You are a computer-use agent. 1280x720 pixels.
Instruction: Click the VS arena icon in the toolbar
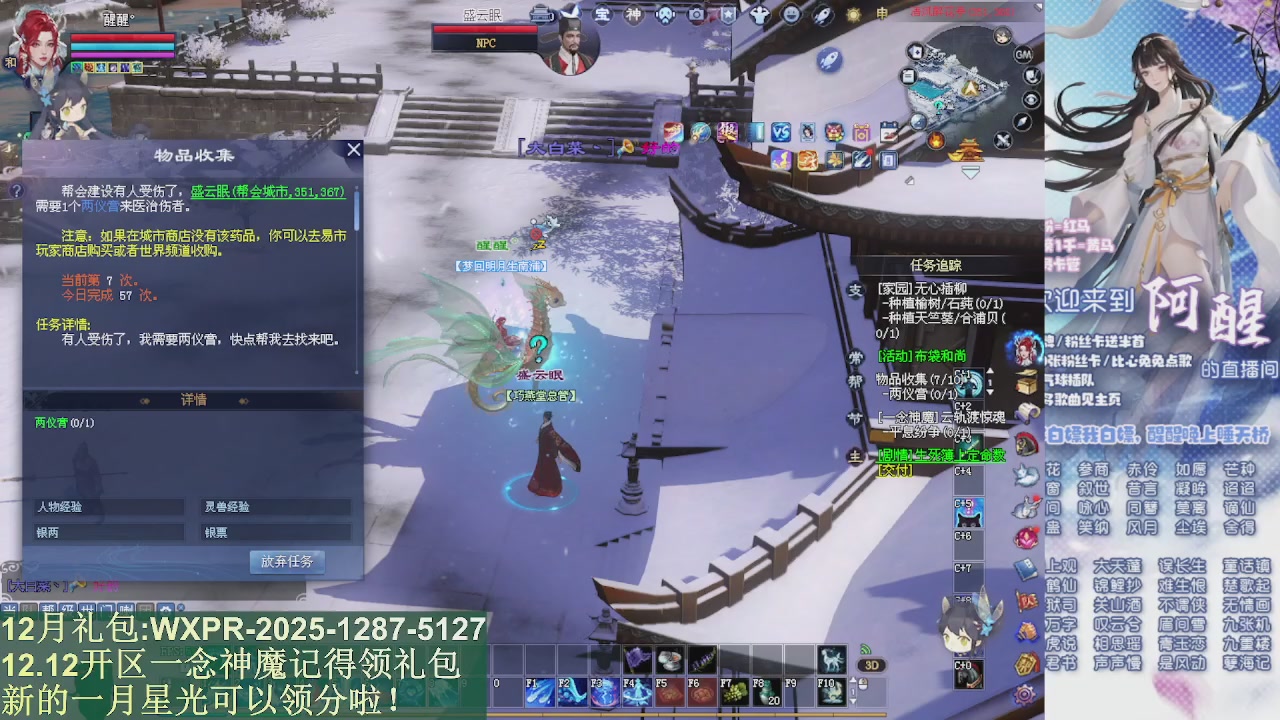click(782, 130)
